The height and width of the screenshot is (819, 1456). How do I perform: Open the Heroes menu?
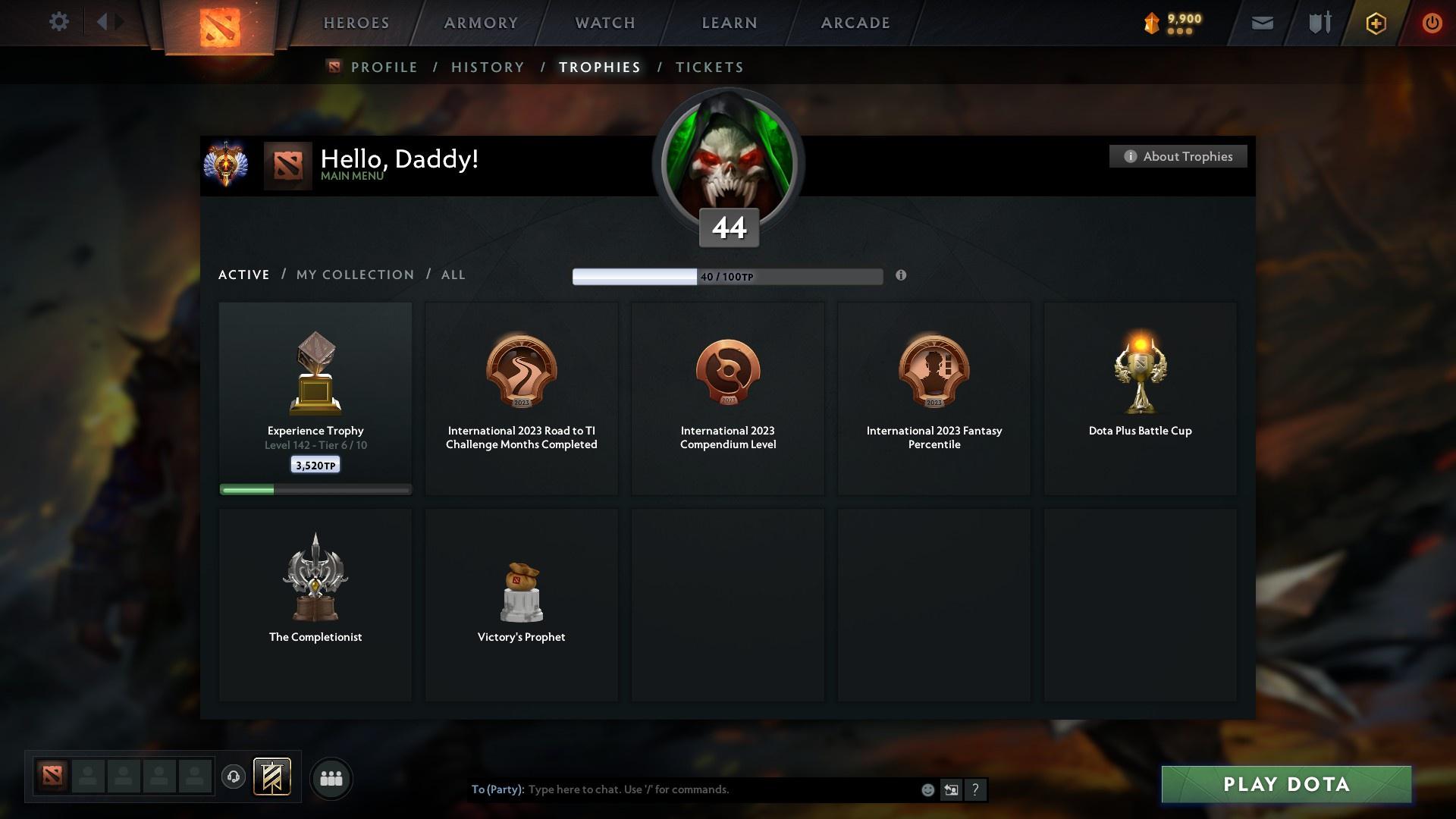(356, 23)
